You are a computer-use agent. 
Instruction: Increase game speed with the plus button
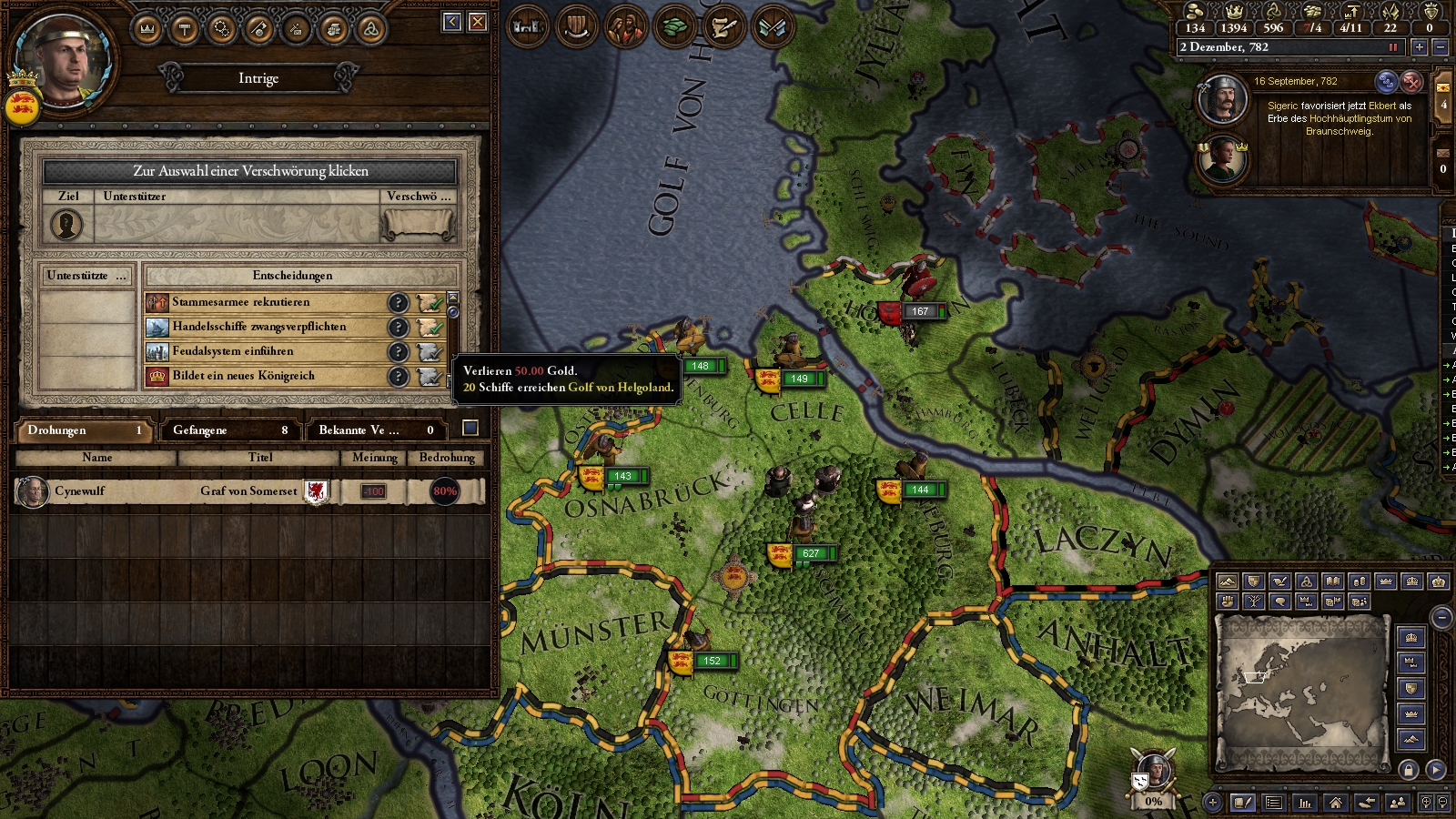[x=1419, y=47]
